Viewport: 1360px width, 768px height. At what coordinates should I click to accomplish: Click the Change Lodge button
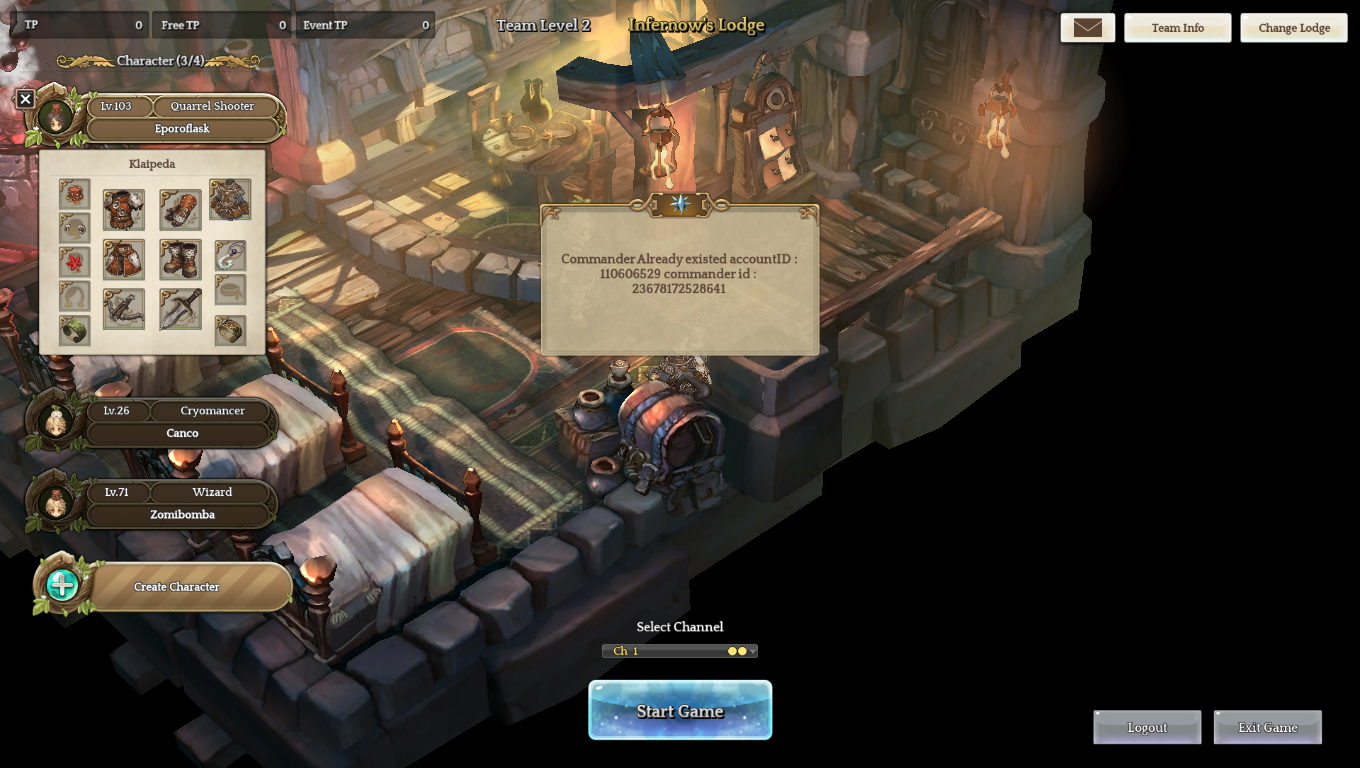pos(1293,28)
